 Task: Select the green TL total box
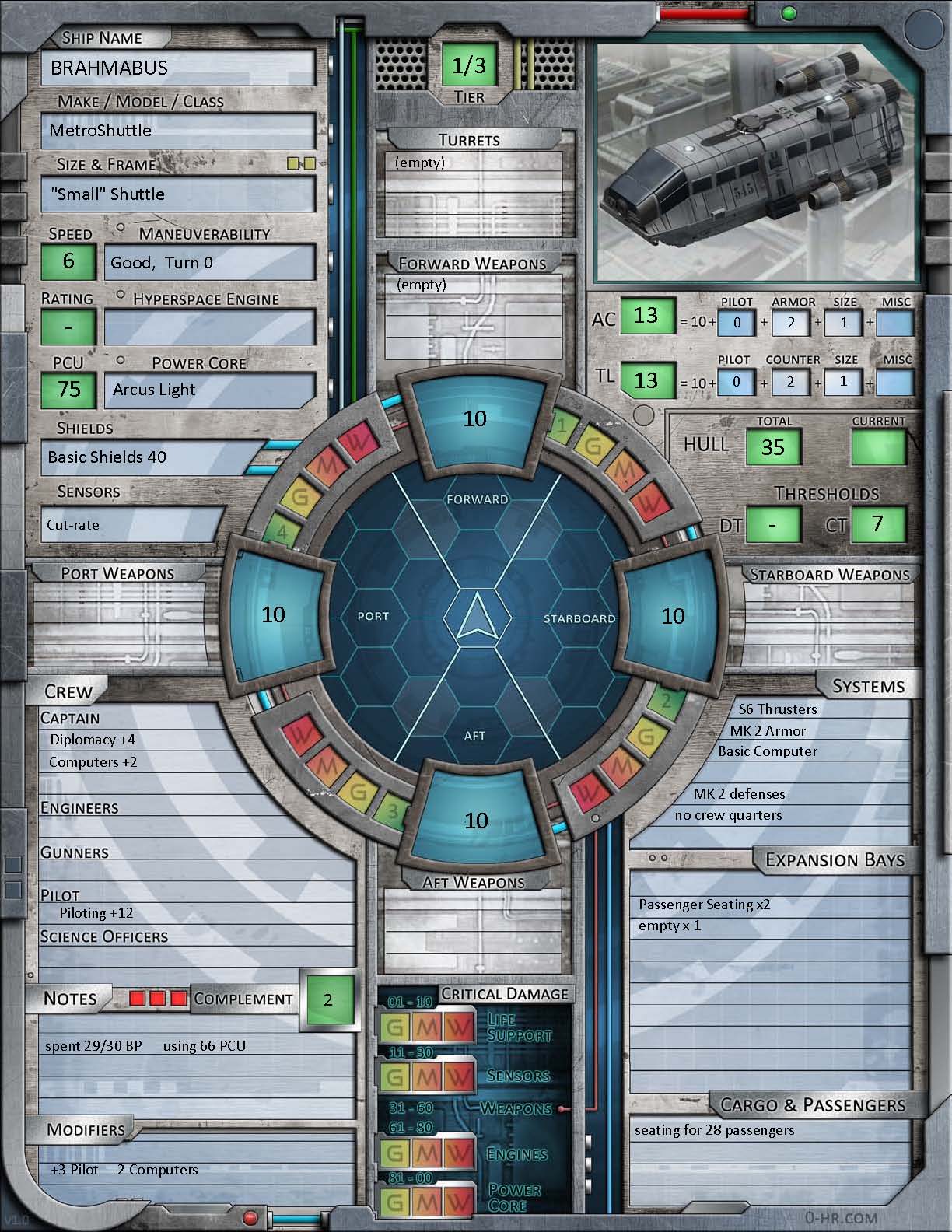(646, 380)
